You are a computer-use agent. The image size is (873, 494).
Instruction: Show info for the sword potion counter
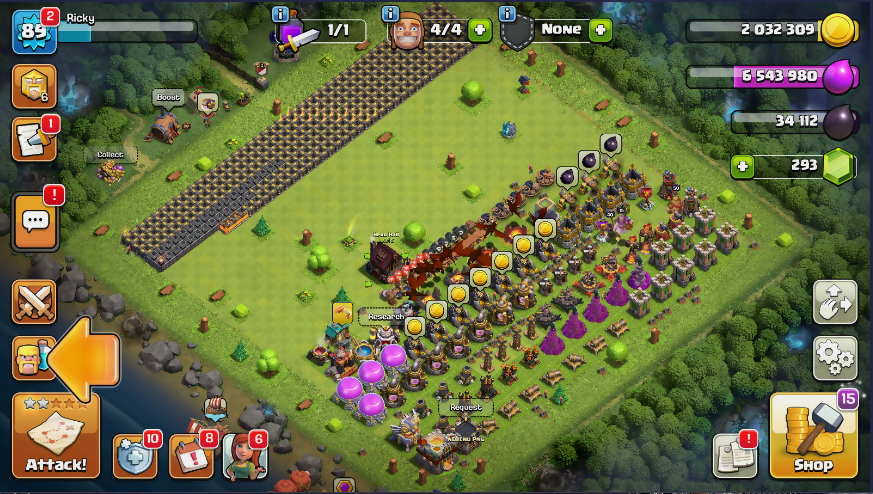280,13
